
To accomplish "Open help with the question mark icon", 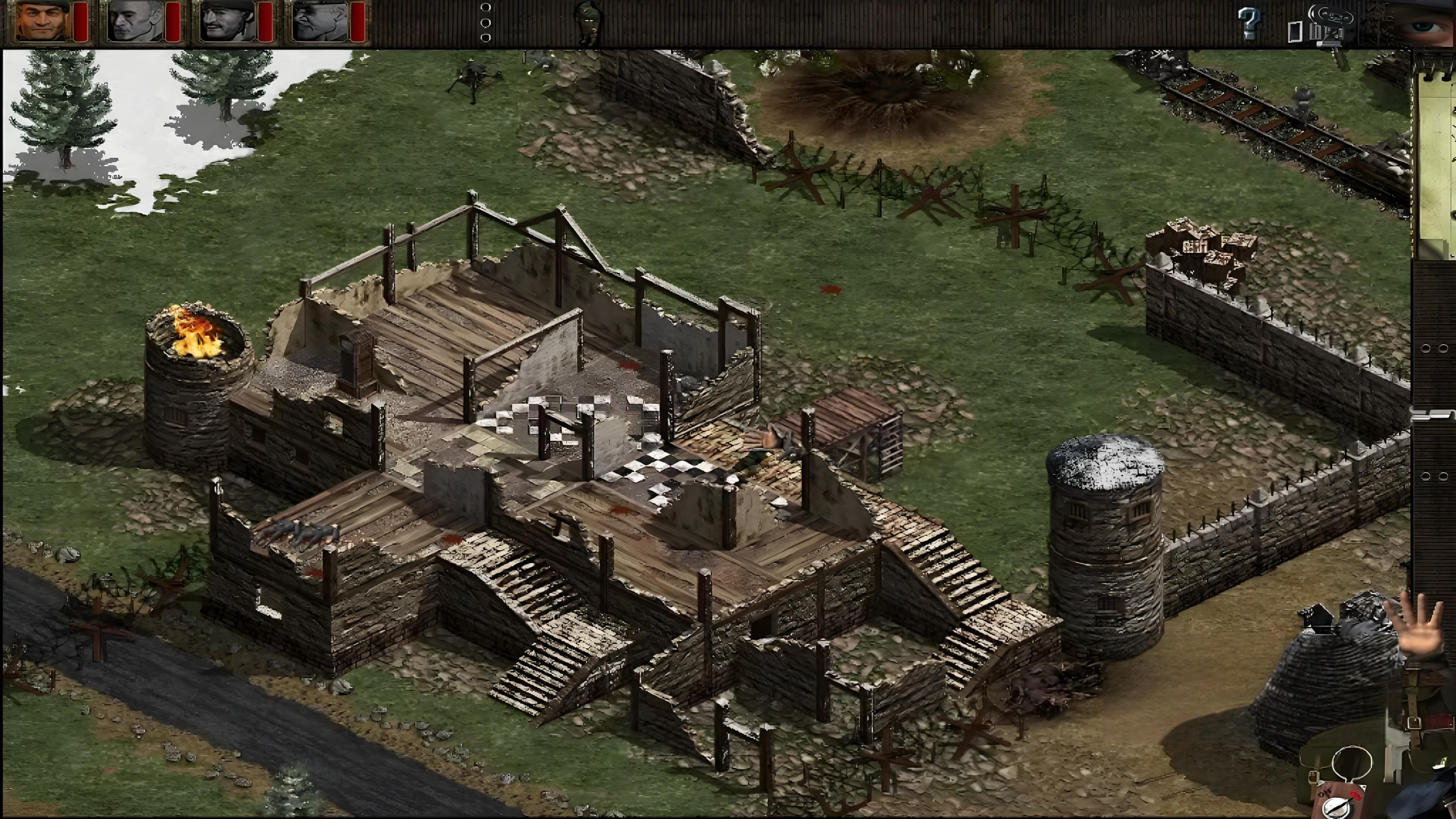I will click(1249, 23).
